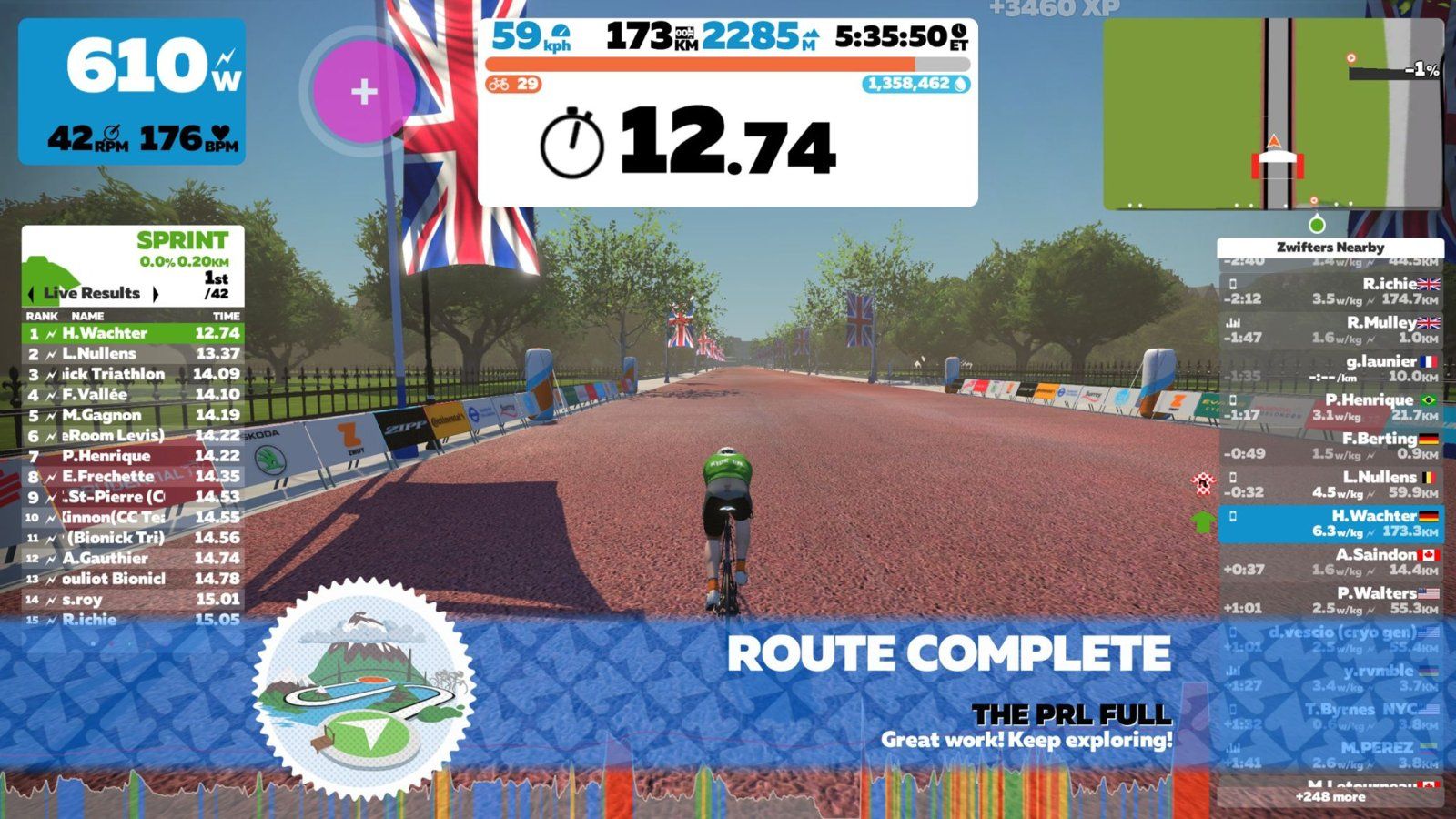Choose A.Saindon in the nearby list
The height and width of the screenshot is (819, 1456).
coord(1330,561)
